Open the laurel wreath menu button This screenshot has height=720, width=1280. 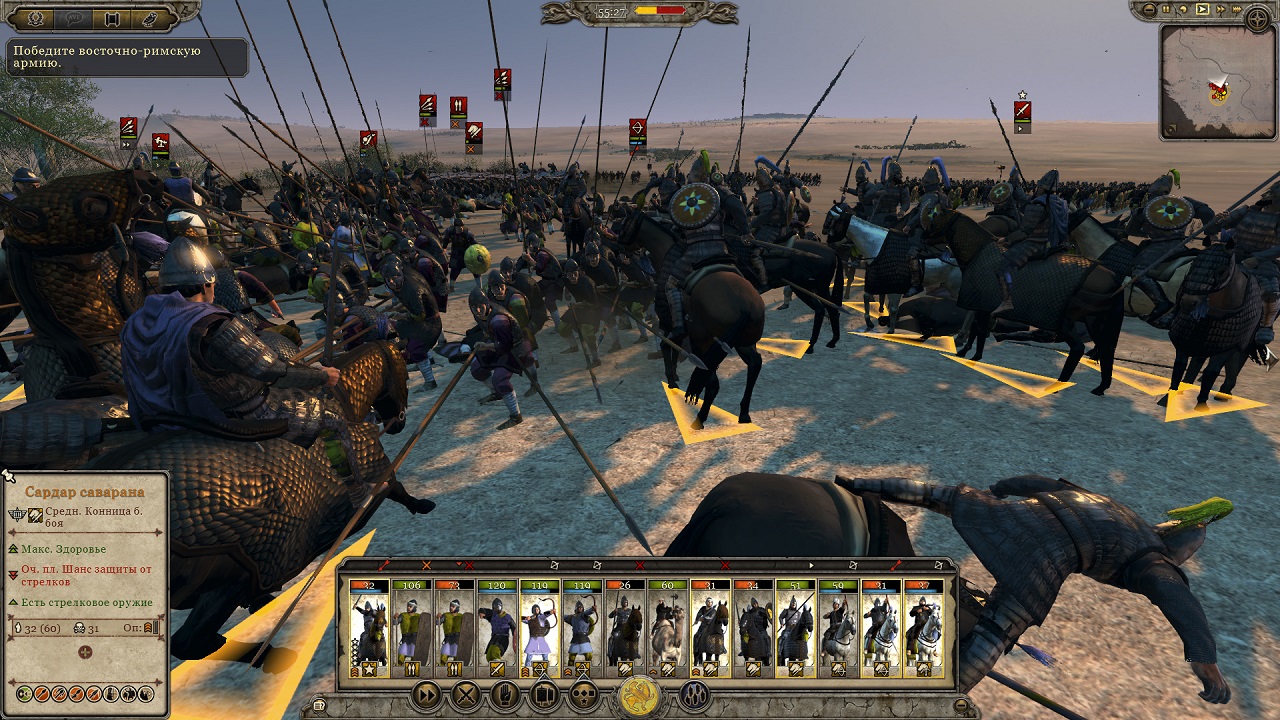37,18
